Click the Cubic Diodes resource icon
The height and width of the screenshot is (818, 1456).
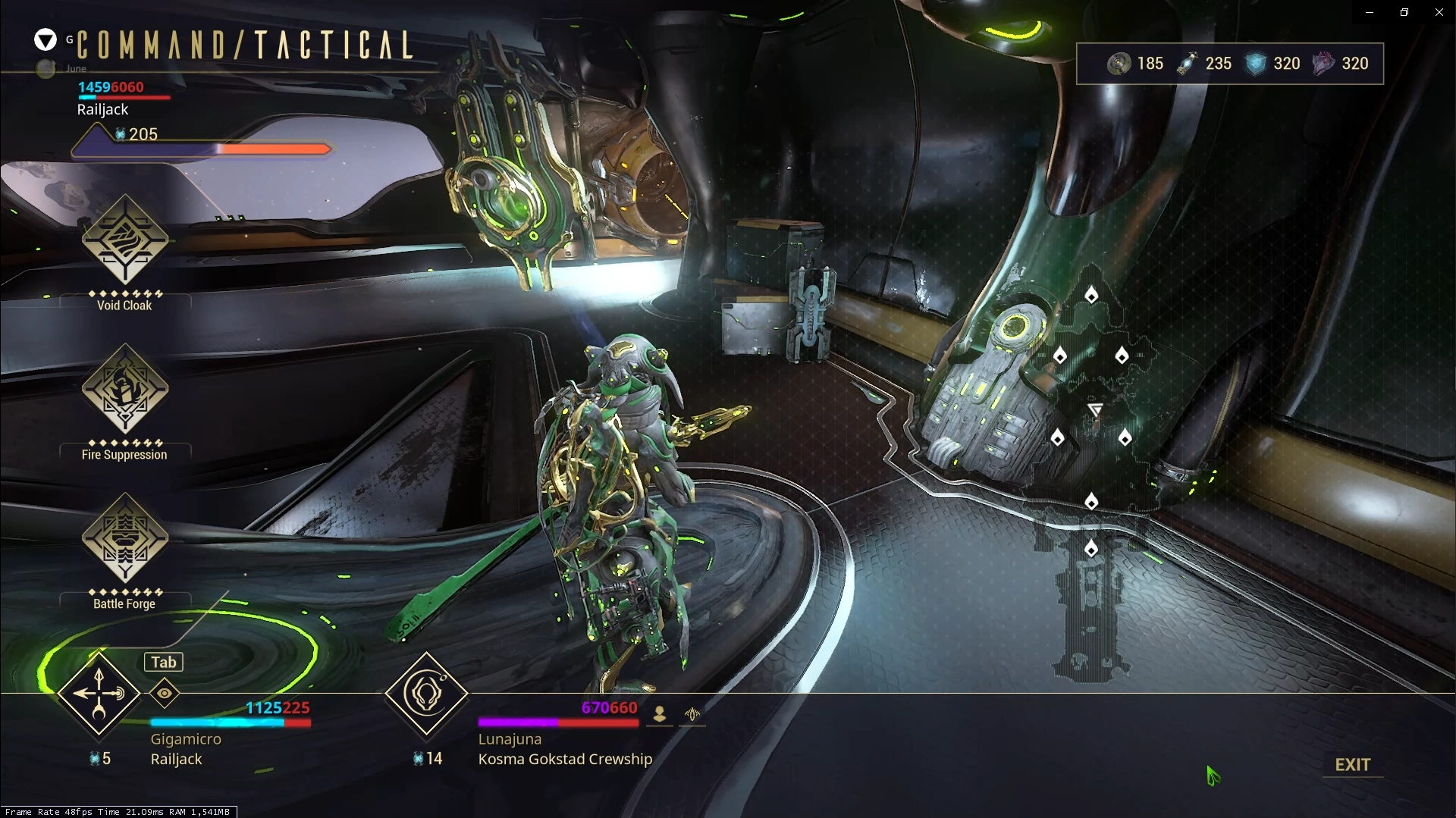tap(1255, 64)
